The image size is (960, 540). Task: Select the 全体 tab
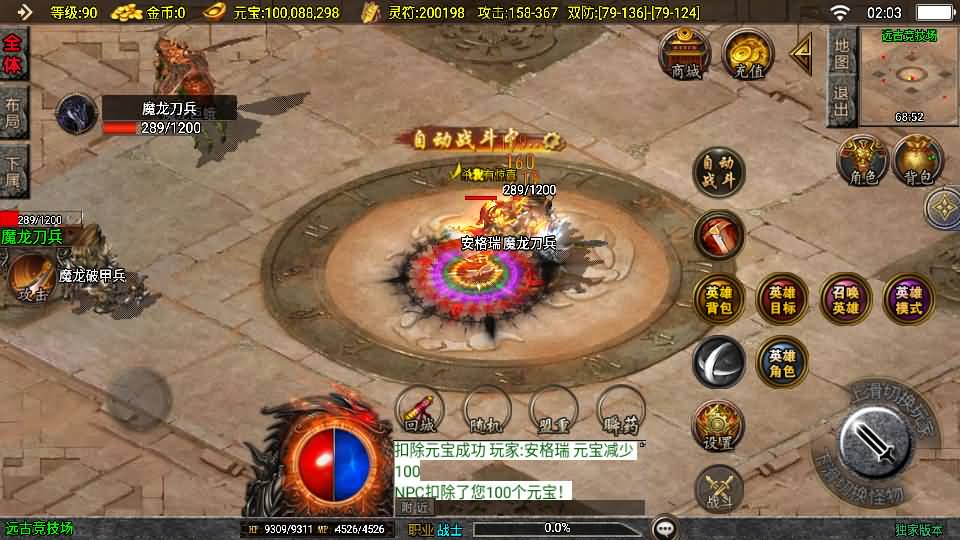(13, 54)
